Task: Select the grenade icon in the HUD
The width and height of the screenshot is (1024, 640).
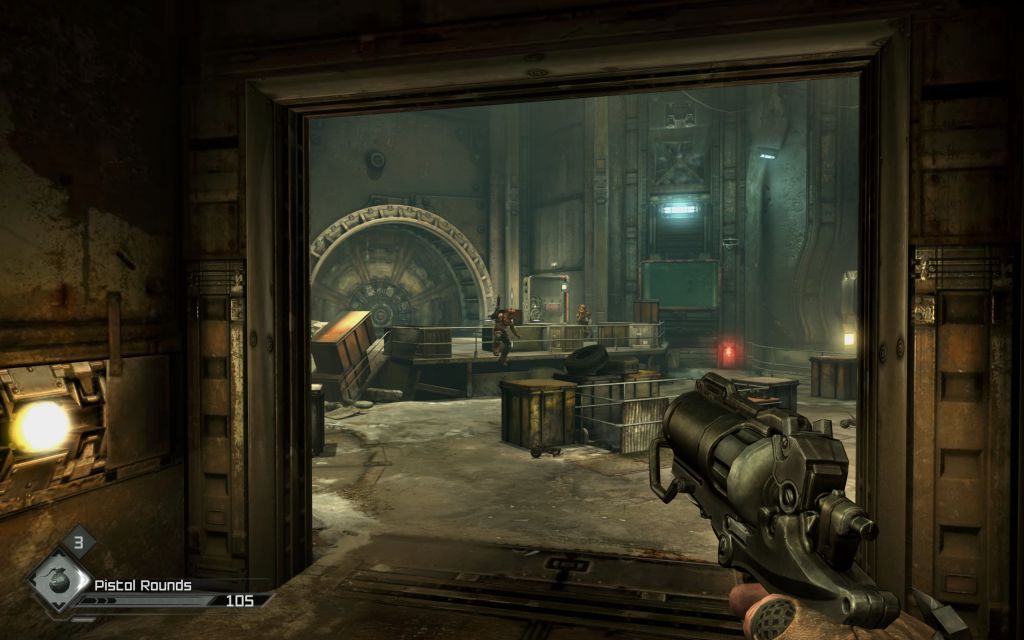Action: (x=58, y=583)
